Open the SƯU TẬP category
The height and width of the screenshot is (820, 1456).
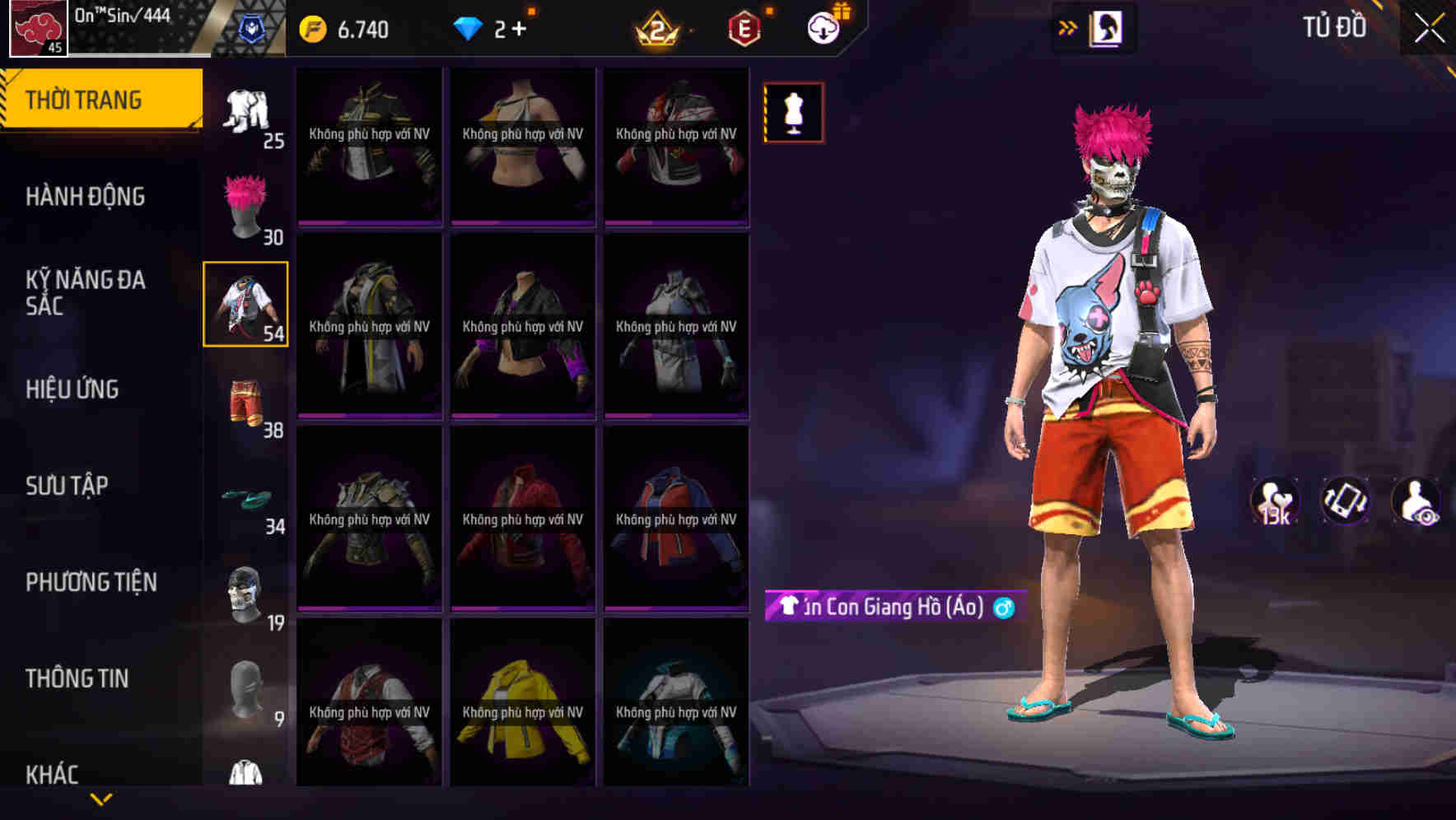68,486
